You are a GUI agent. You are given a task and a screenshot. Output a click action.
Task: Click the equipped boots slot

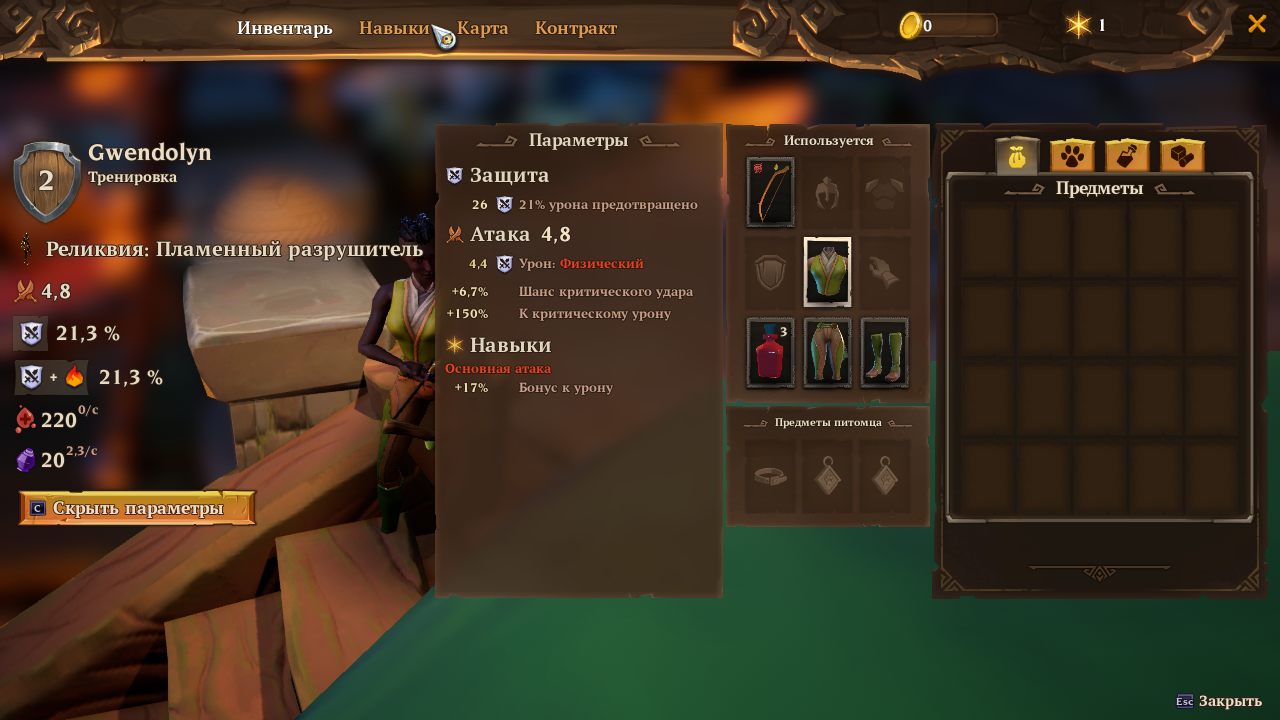[x=884, y=352]
